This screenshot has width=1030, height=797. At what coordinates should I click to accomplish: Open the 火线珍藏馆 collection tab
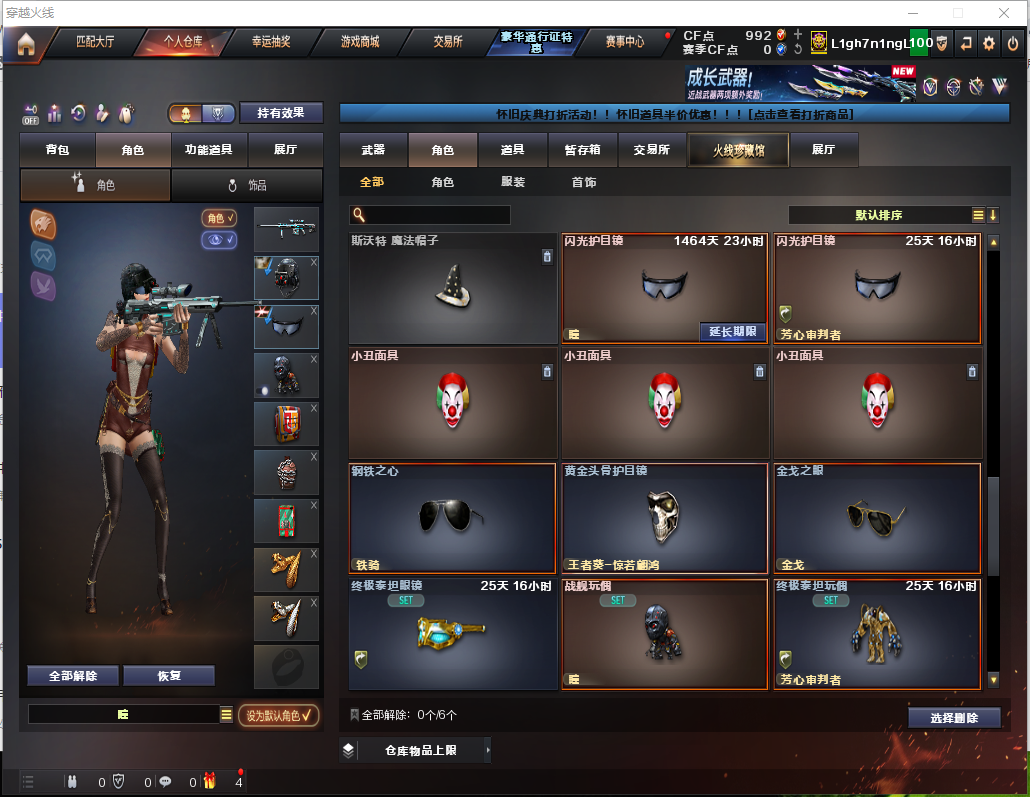tap(738, 150)
